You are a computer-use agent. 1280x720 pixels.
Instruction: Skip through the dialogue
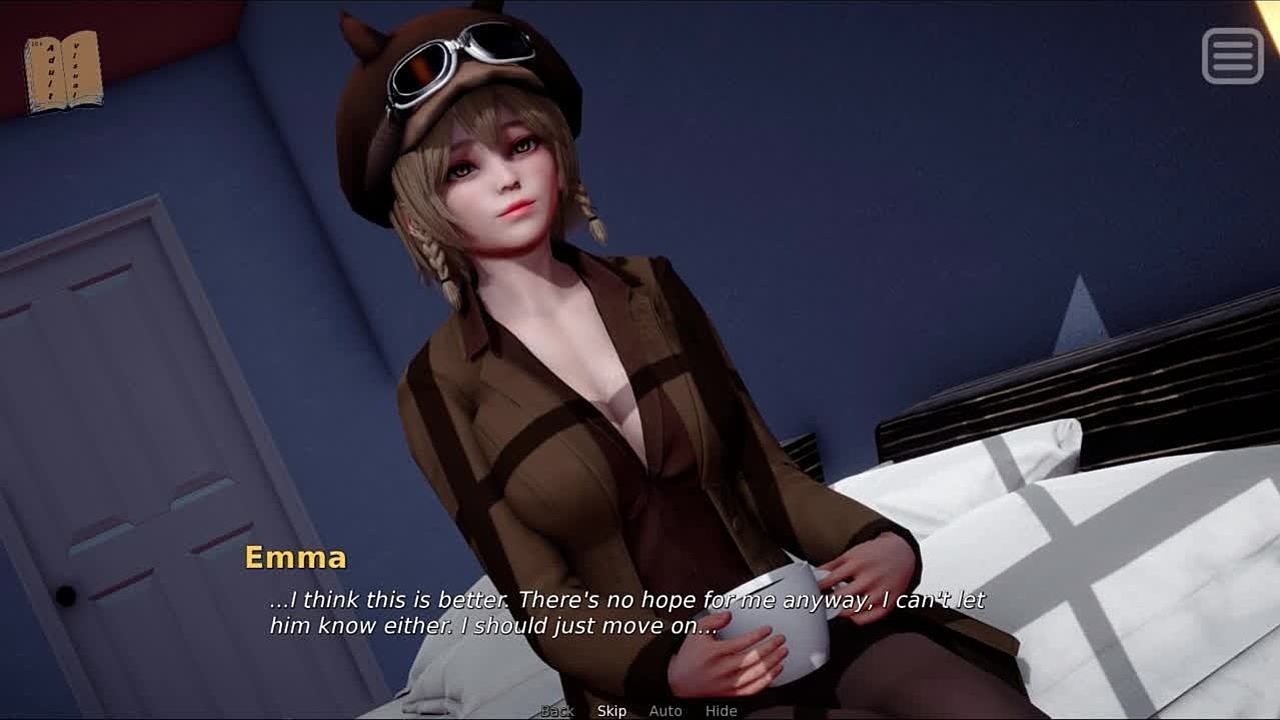(x=612, y=711)
